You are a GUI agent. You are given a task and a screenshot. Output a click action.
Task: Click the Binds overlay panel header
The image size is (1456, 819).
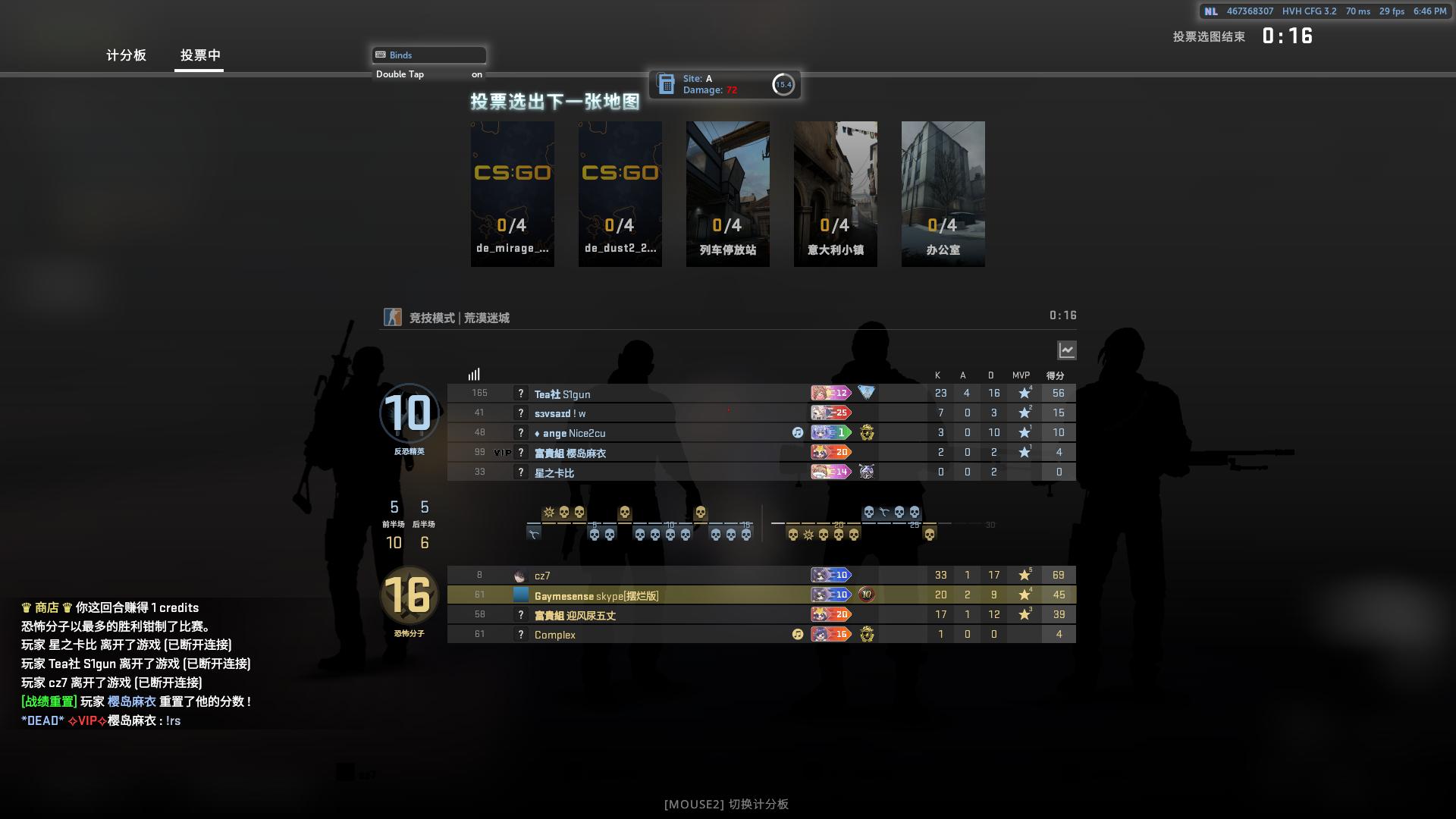click(429, 55)
